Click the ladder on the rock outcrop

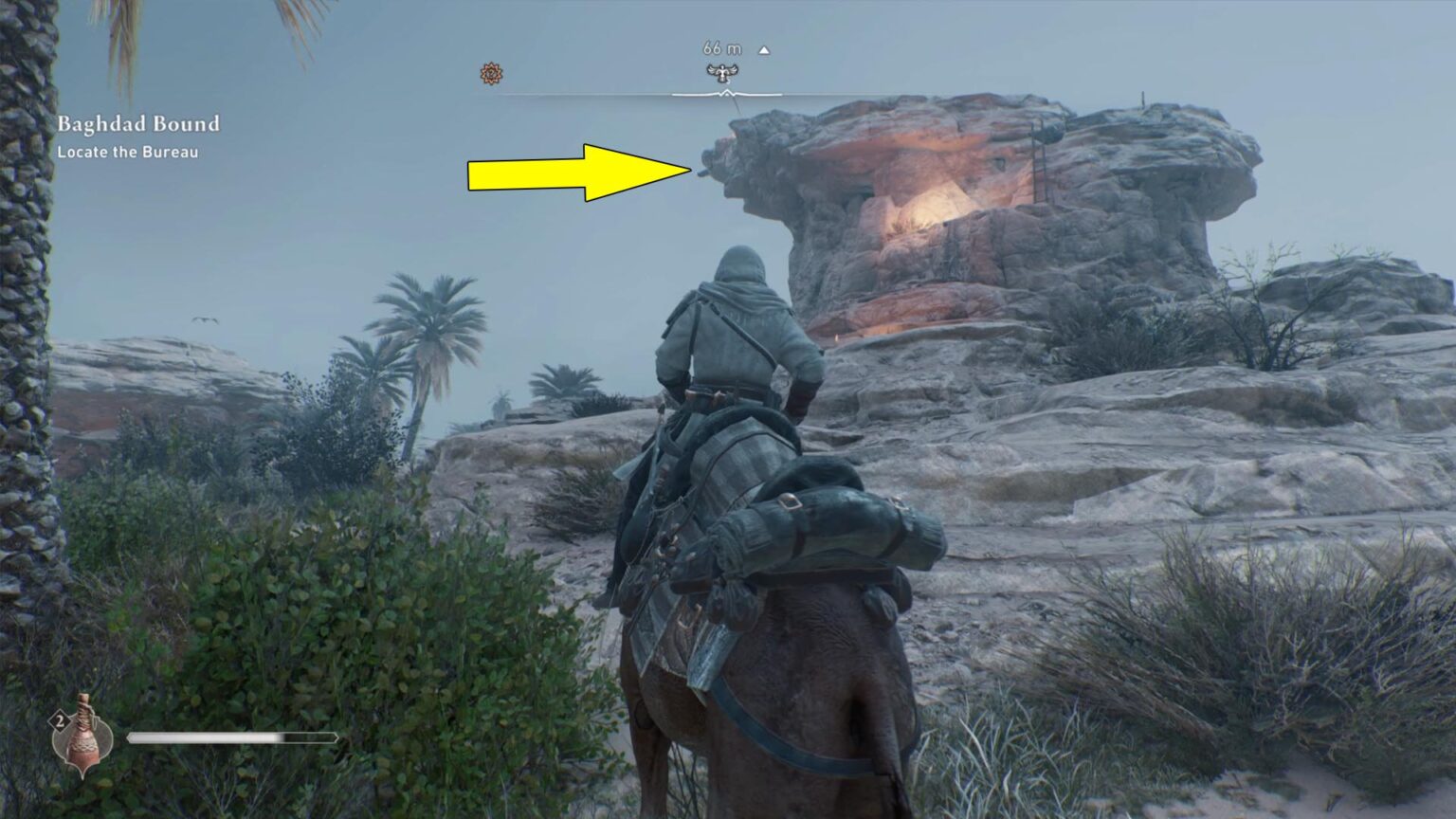click(1040, 163)
